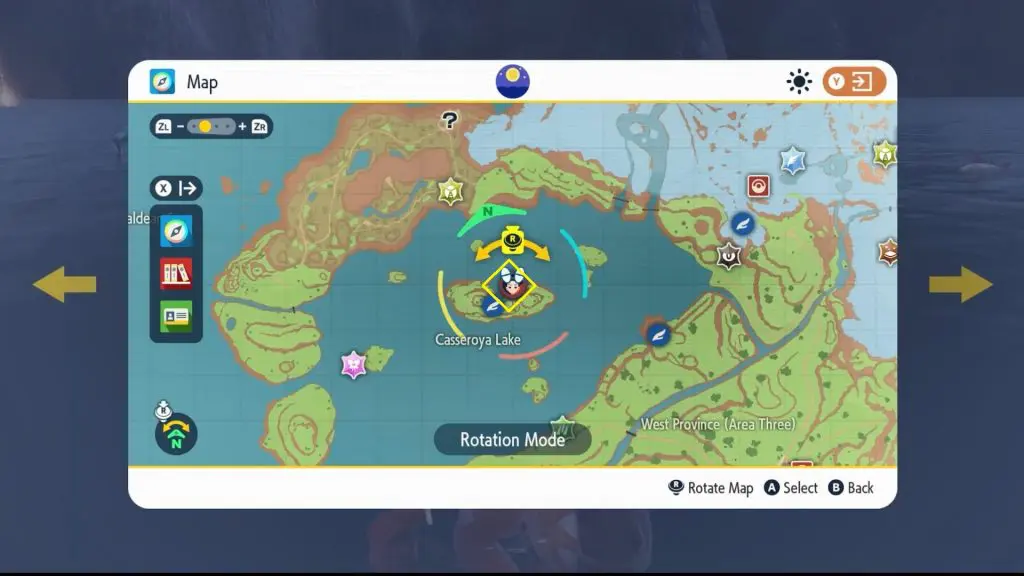This screenshot has width=1024, height=576.
Task: Open the green Profile card app
Action: tap(176, 316)
